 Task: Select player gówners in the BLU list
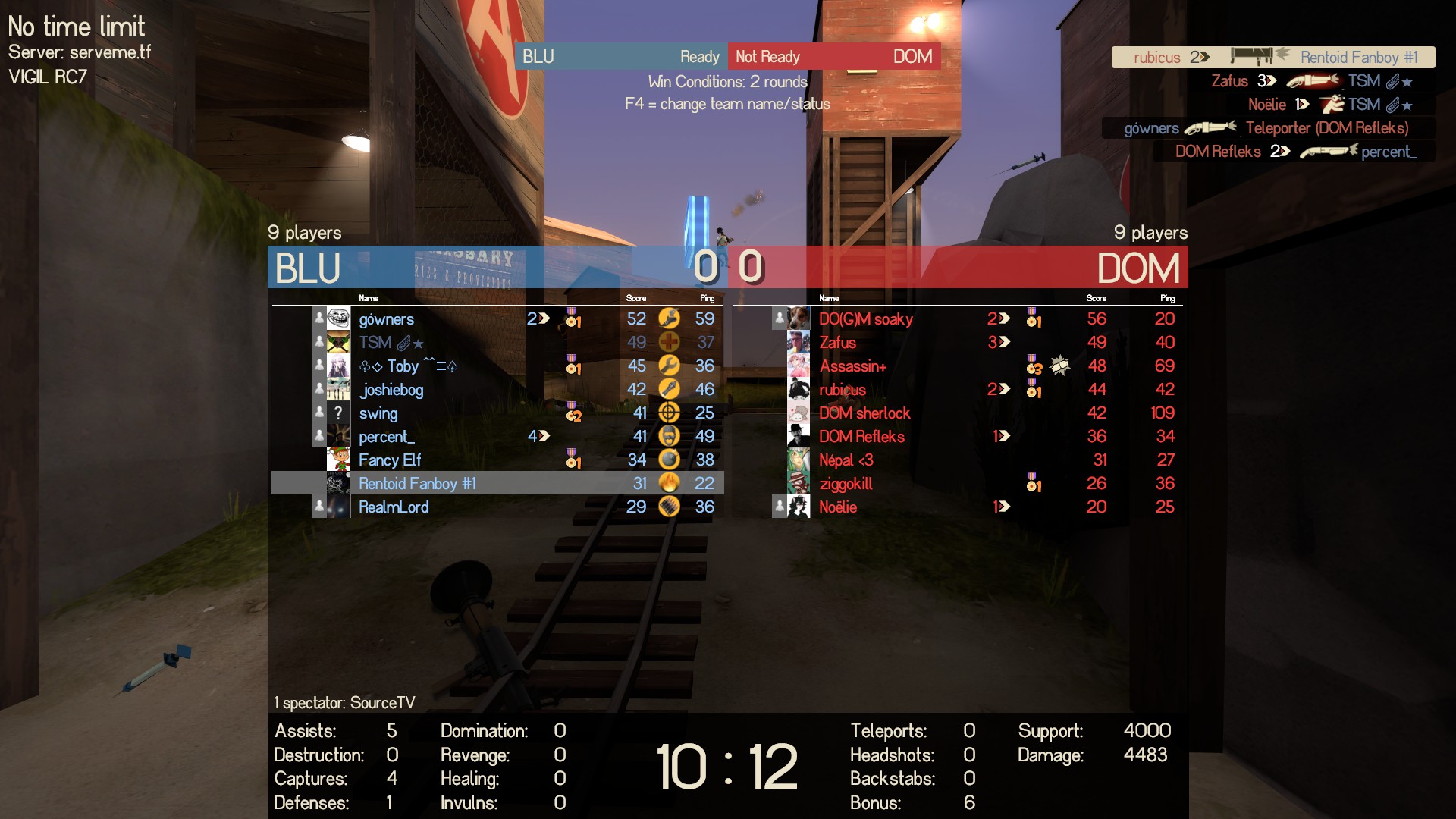(x=387, y=319)
